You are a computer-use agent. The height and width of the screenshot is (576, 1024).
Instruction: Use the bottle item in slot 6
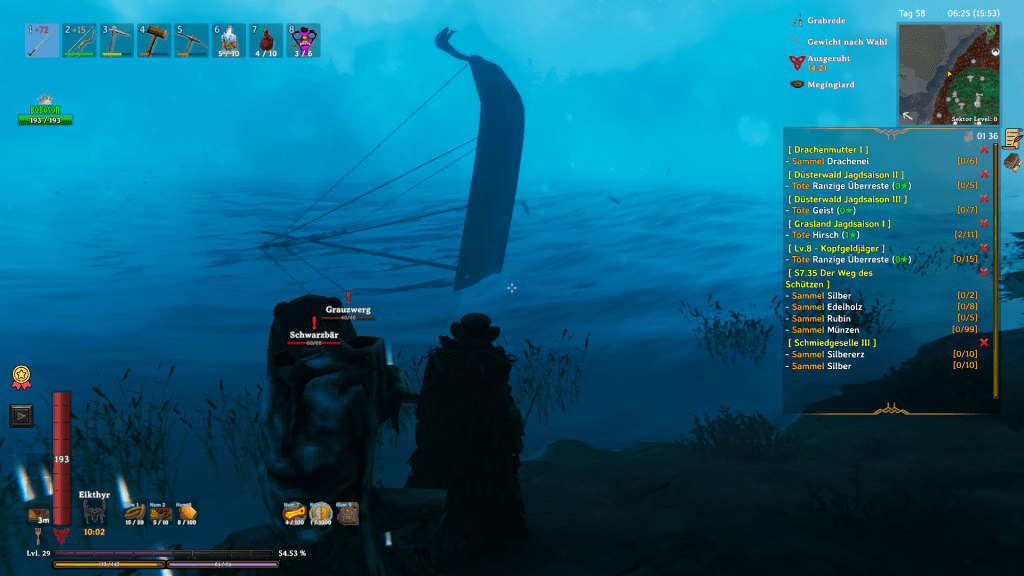click(x=229, y=41)
